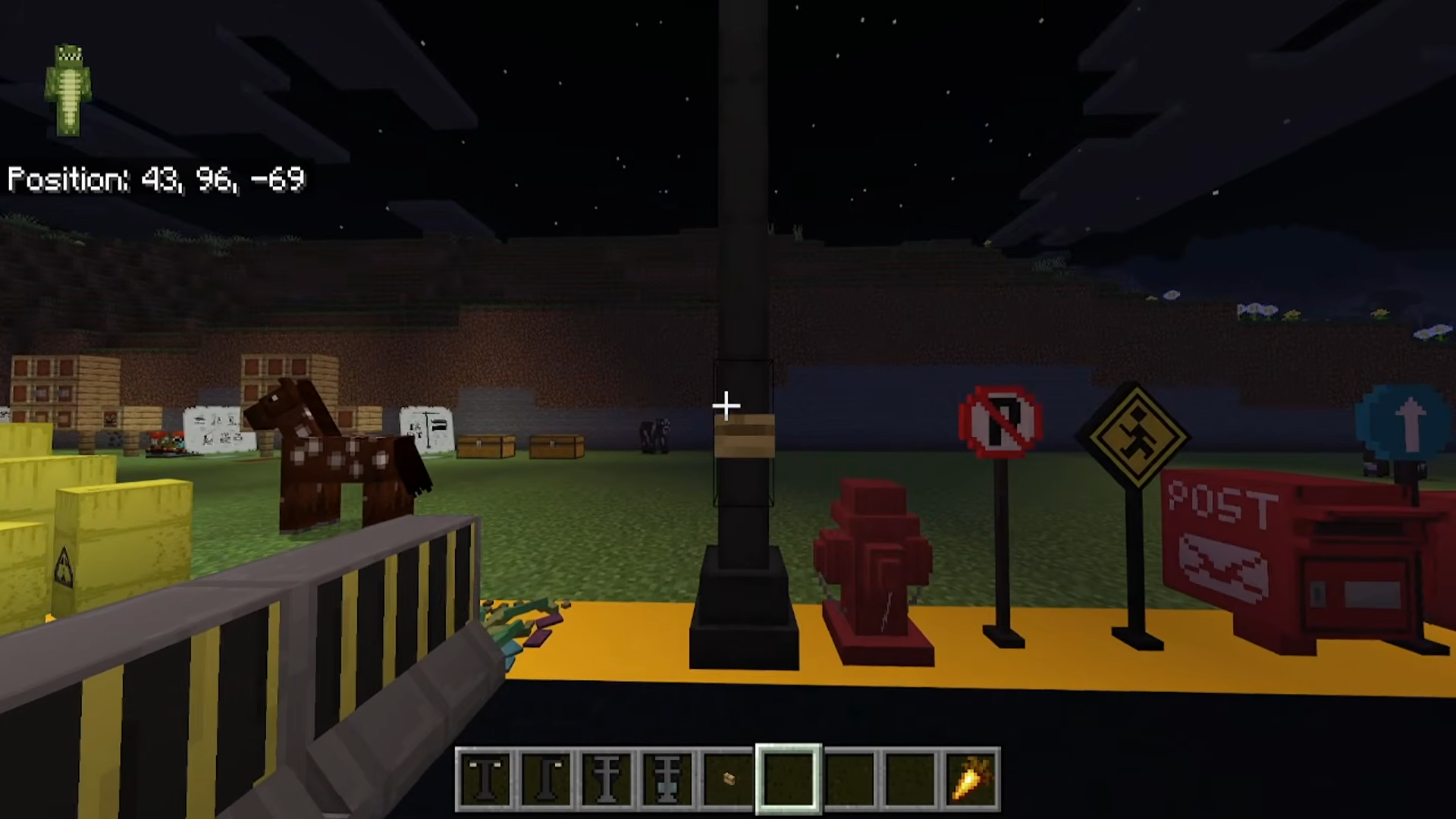
Task: Choose the plain utility pole hotbar slot
Action: click(607, 779)
